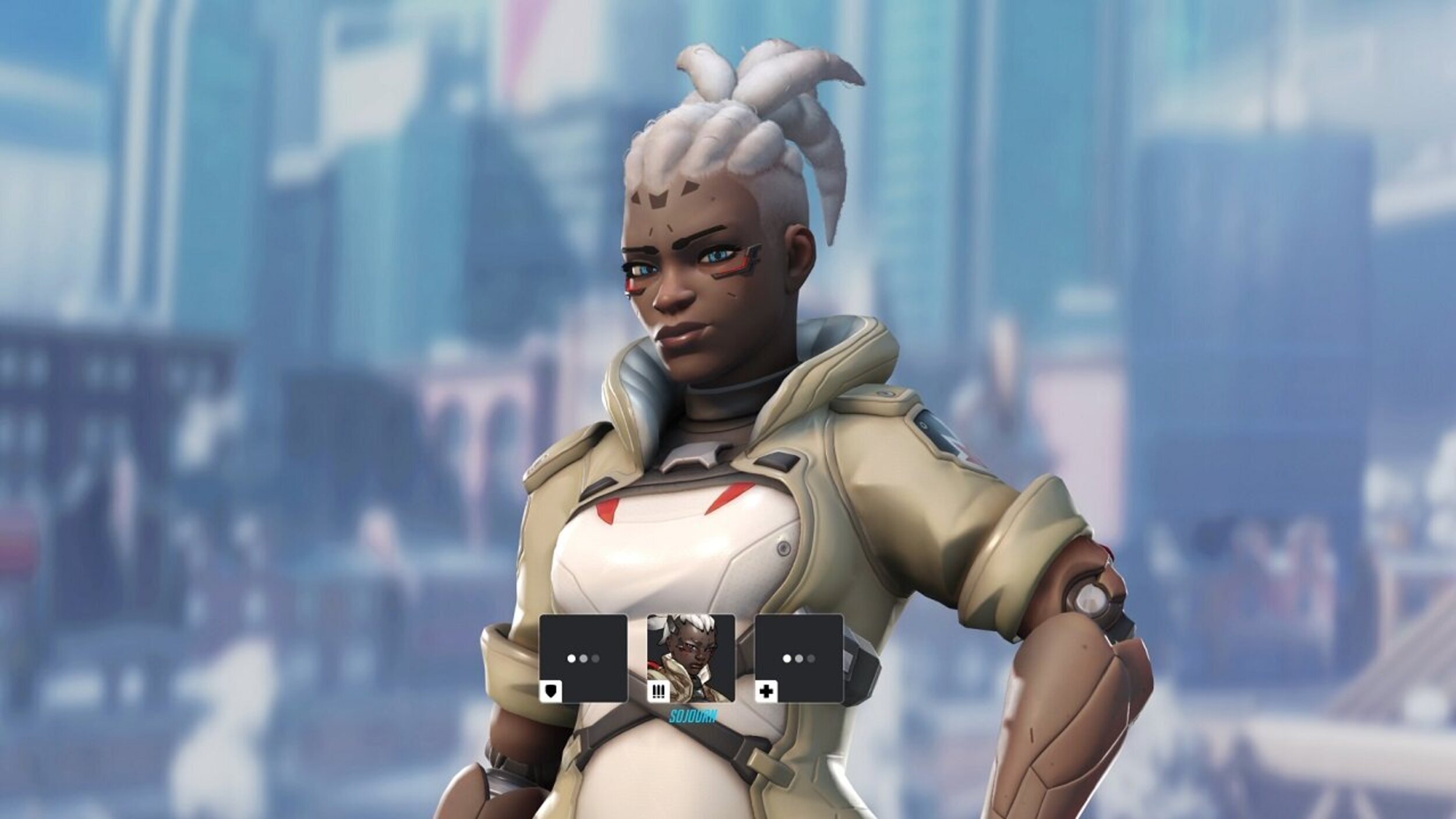Viewport: 1456px width, 819px height.
Task: Click the damage badge under Sojourn's portrait
Action: pos(658,692)
